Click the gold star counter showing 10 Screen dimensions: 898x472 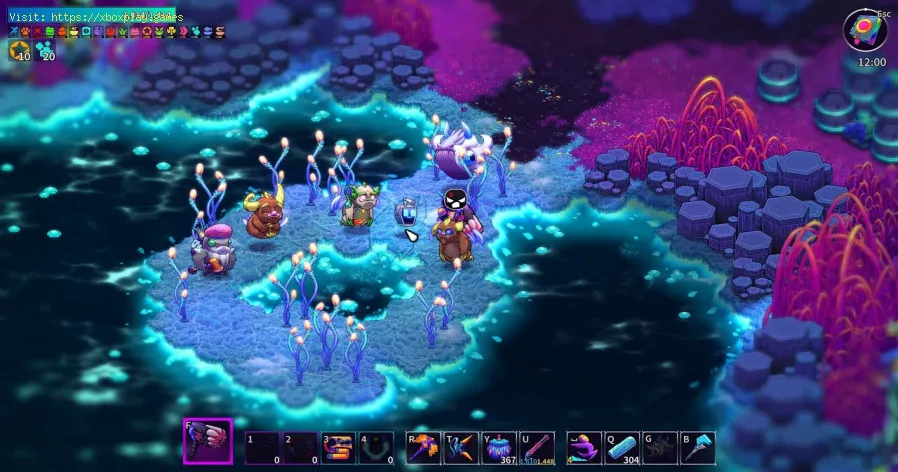tap(19, 52)
